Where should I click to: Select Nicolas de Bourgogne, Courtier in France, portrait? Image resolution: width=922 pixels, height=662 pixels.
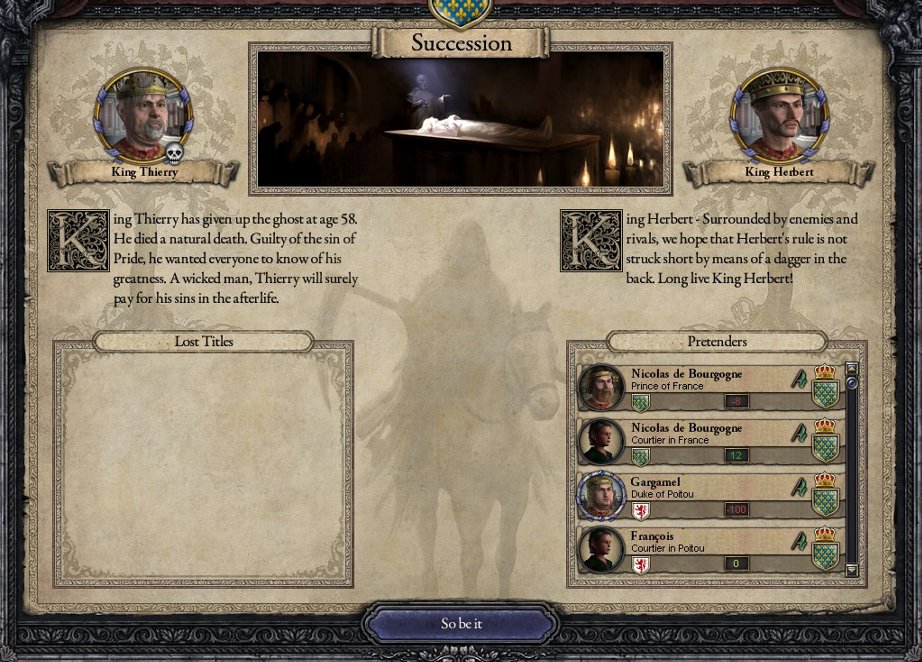coord(602,442)
